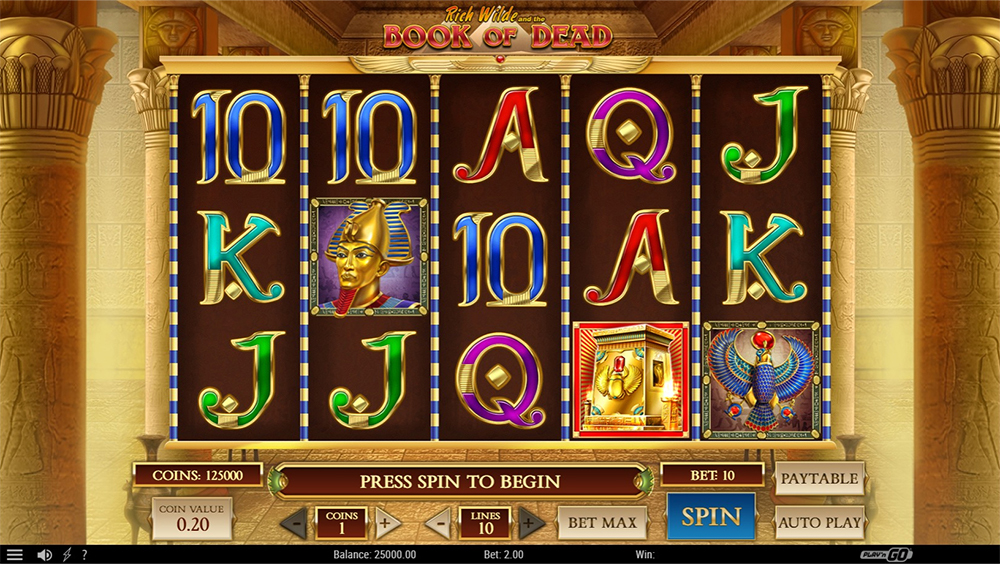Screen dimensions: 1000x564
Task: Set the wager using BET MAX
Action: tap(602, 522)
